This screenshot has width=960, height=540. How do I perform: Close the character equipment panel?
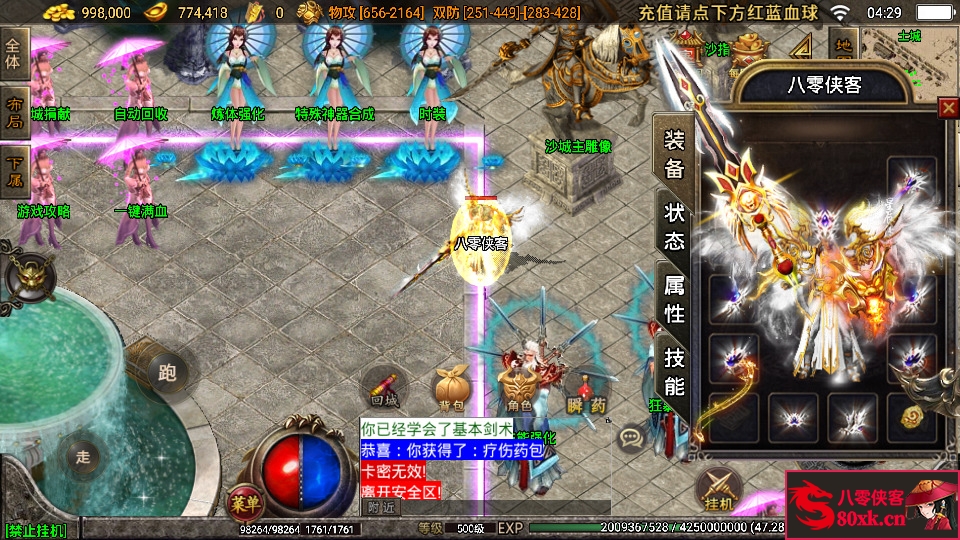tap(948, 107)
